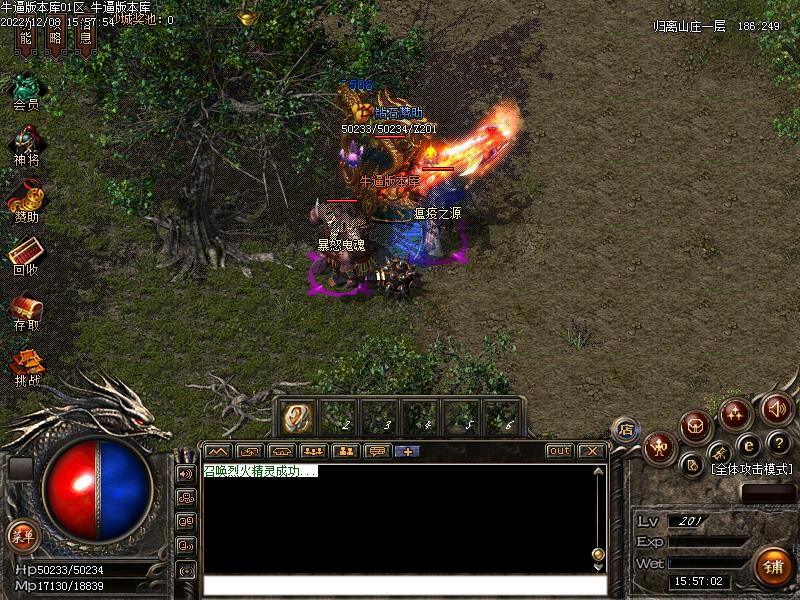The height and width of the screenshot is (600, 800).
Task: Click the 息 banner tab
Action: click(x=87, y=40)
